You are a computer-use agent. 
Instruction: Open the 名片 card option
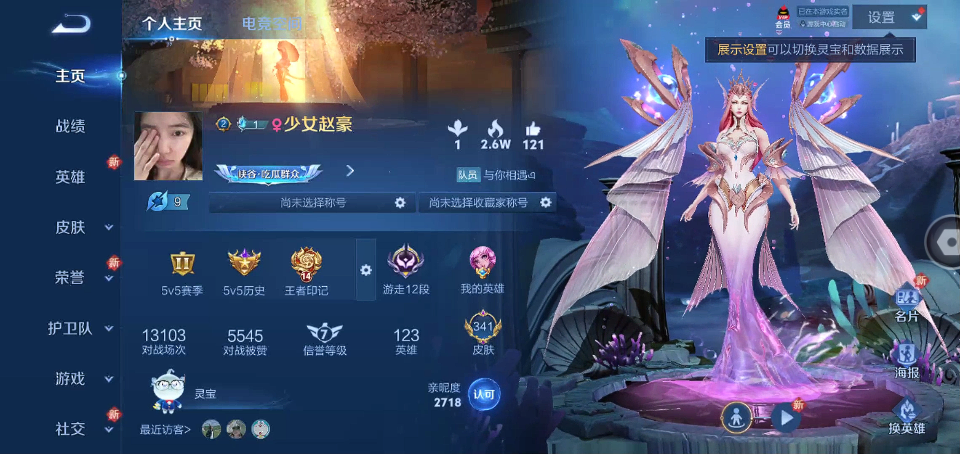click(906, 302)
